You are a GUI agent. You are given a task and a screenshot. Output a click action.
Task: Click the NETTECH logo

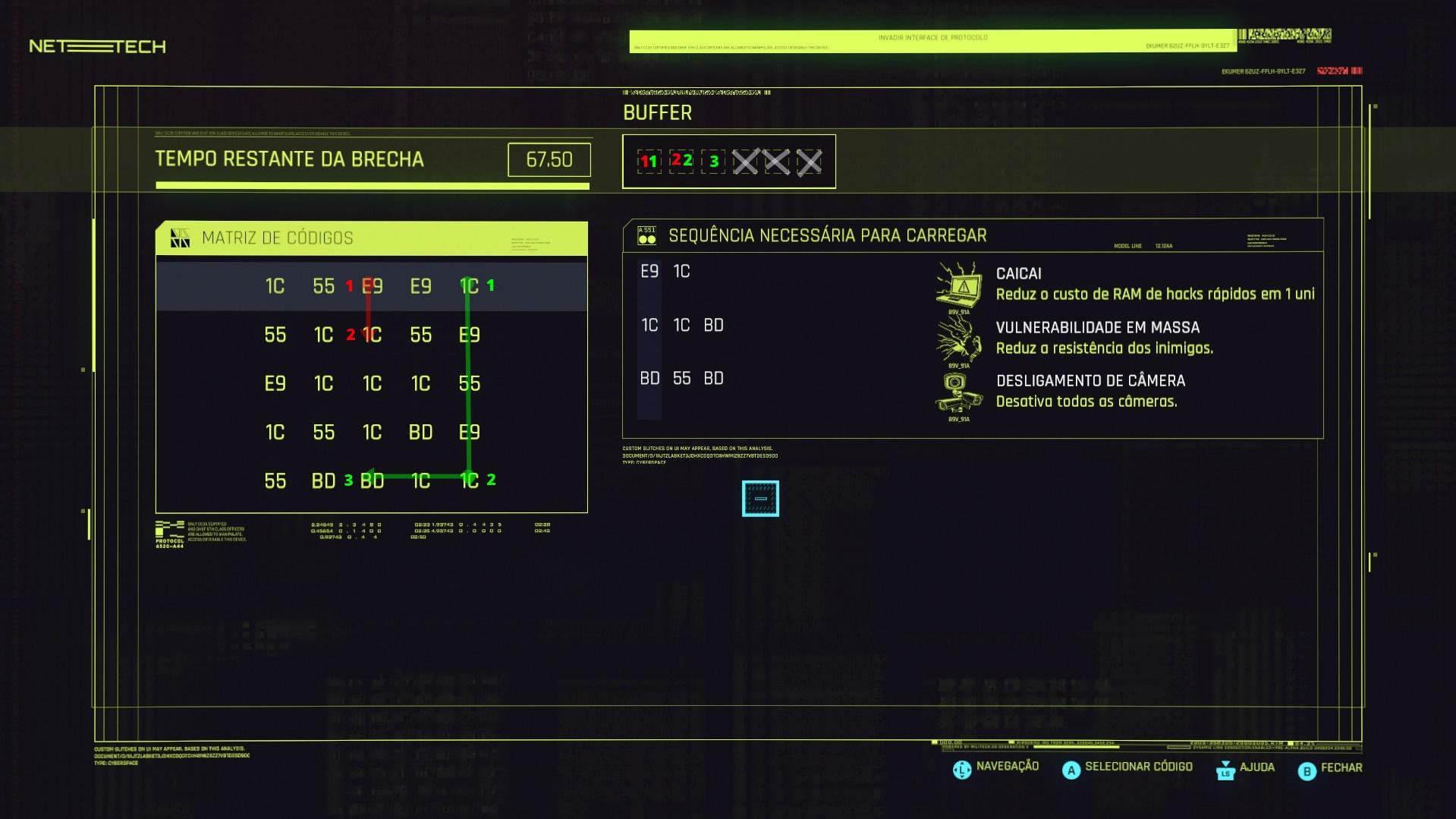coord(94,46)
